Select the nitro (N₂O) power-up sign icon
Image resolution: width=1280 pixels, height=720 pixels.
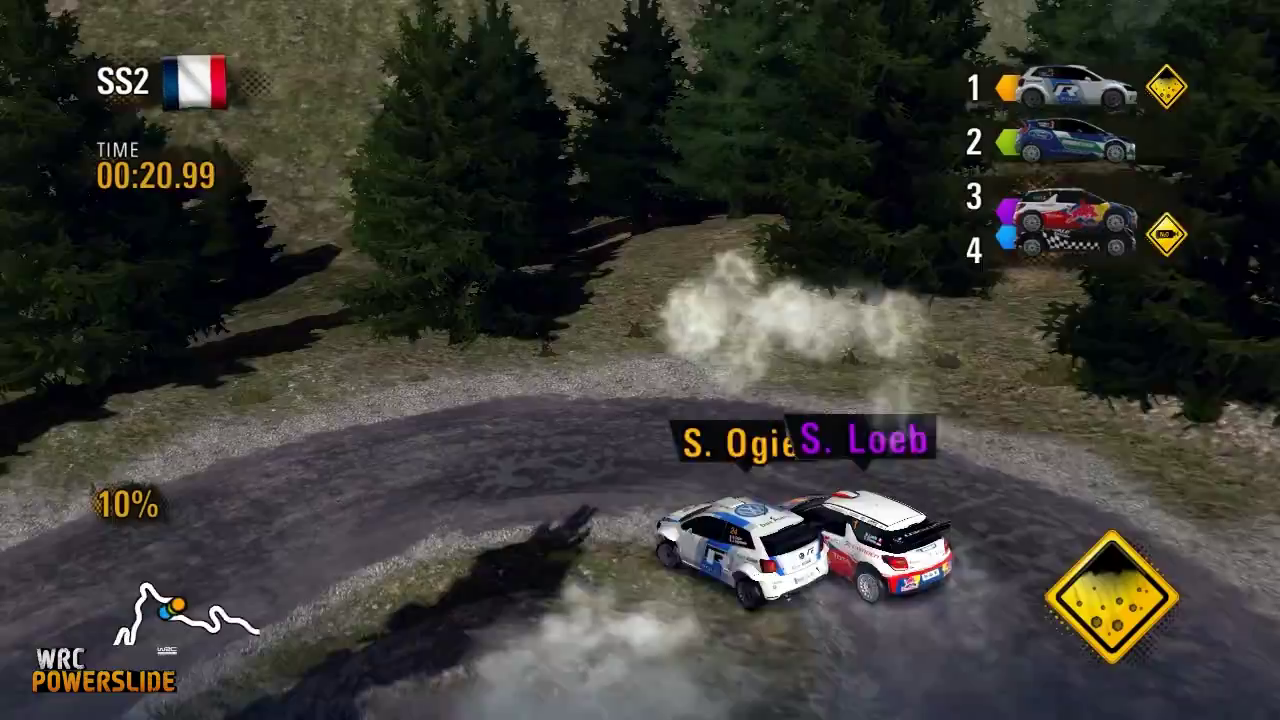point(1165,236)
